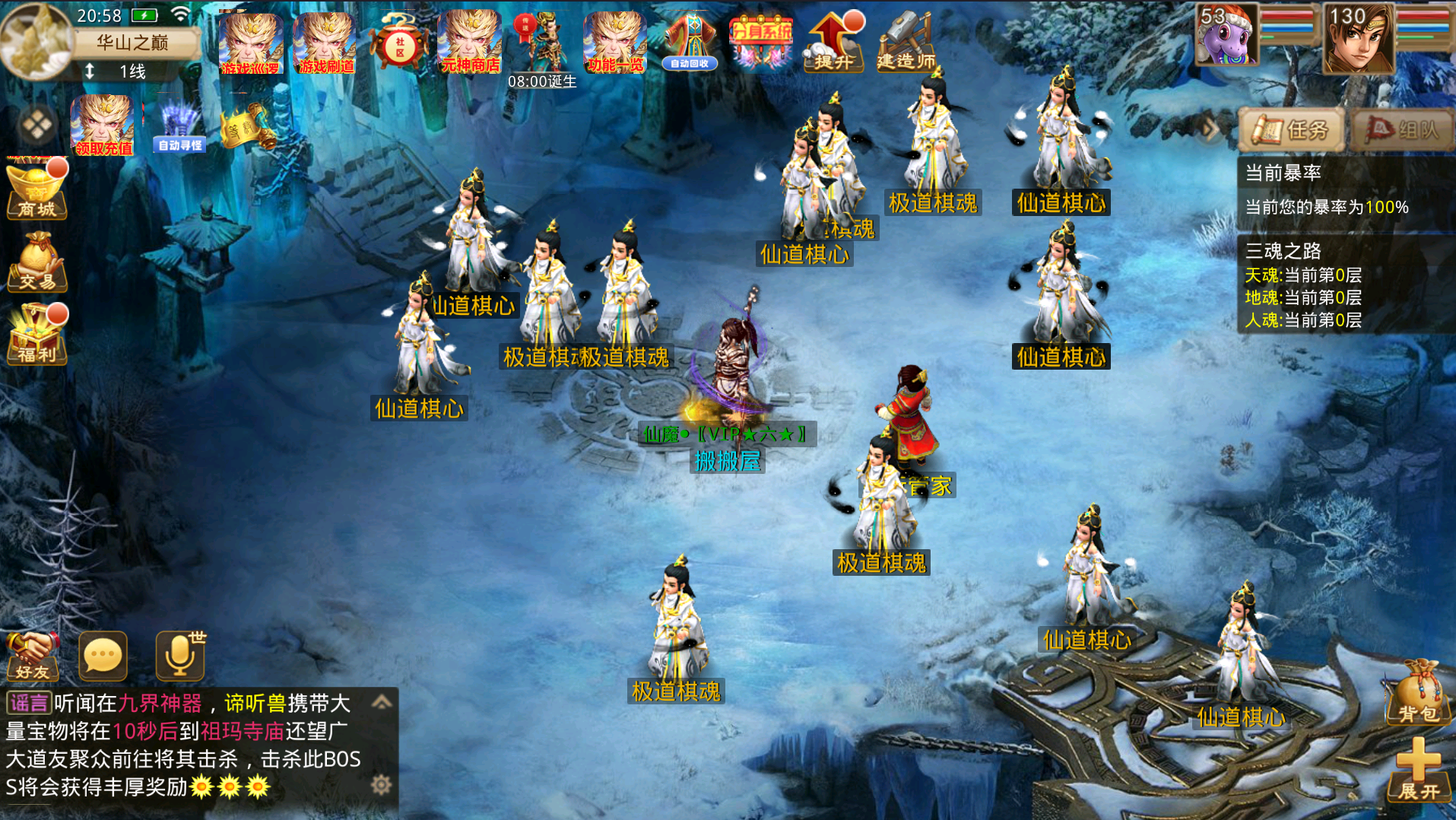This screenshot has height=820, width=1456.
Task: Expand the 展开 plus menu
Action: coord(1418,770)
